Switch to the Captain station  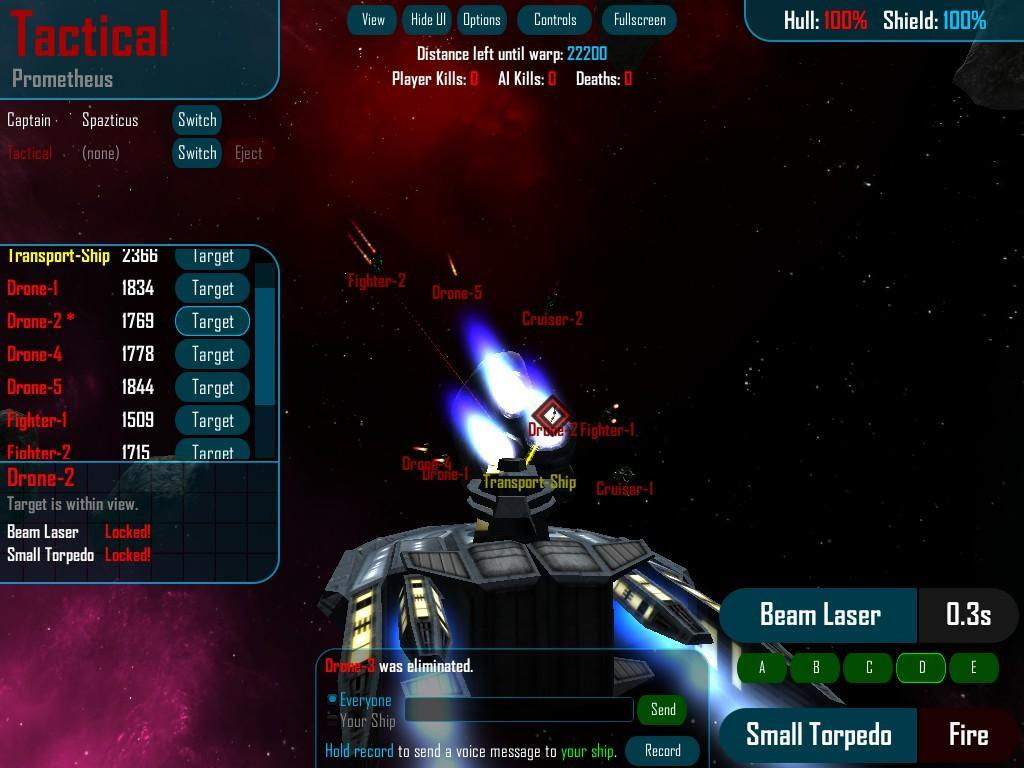tap(197, 120)
